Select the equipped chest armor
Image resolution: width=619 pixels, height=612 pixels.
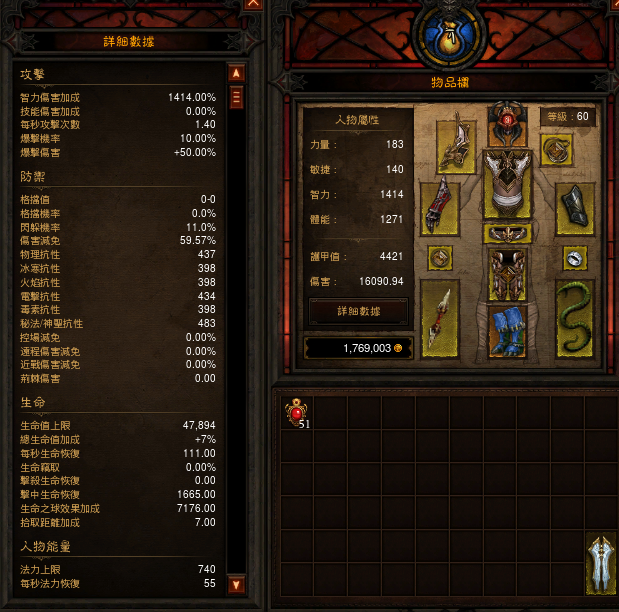tap(507, 185)
